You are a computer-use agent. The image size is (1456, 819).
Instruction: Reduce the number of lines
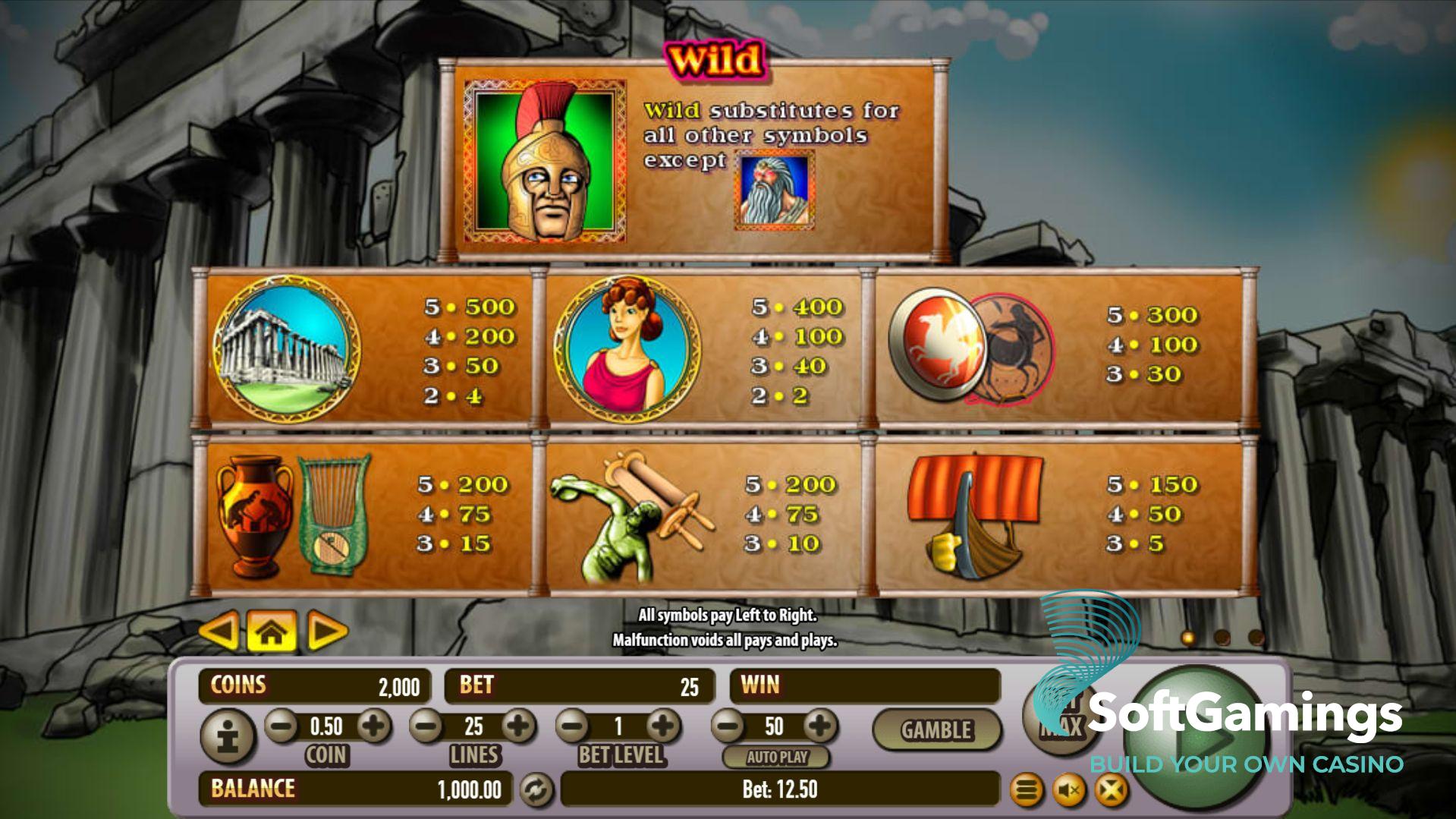tap(426, 726)
